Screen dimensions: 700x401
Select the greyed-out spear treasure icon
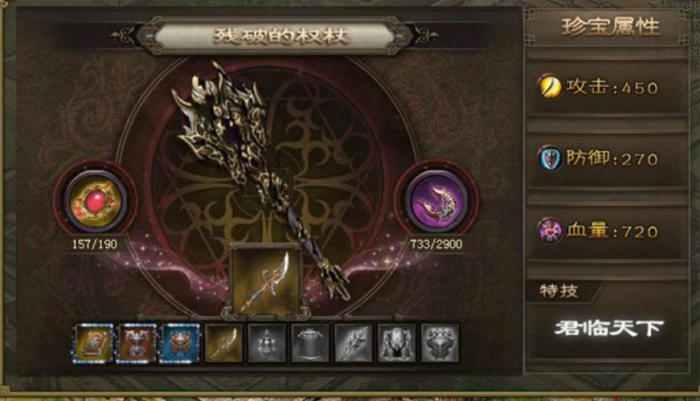pos(353,343)
